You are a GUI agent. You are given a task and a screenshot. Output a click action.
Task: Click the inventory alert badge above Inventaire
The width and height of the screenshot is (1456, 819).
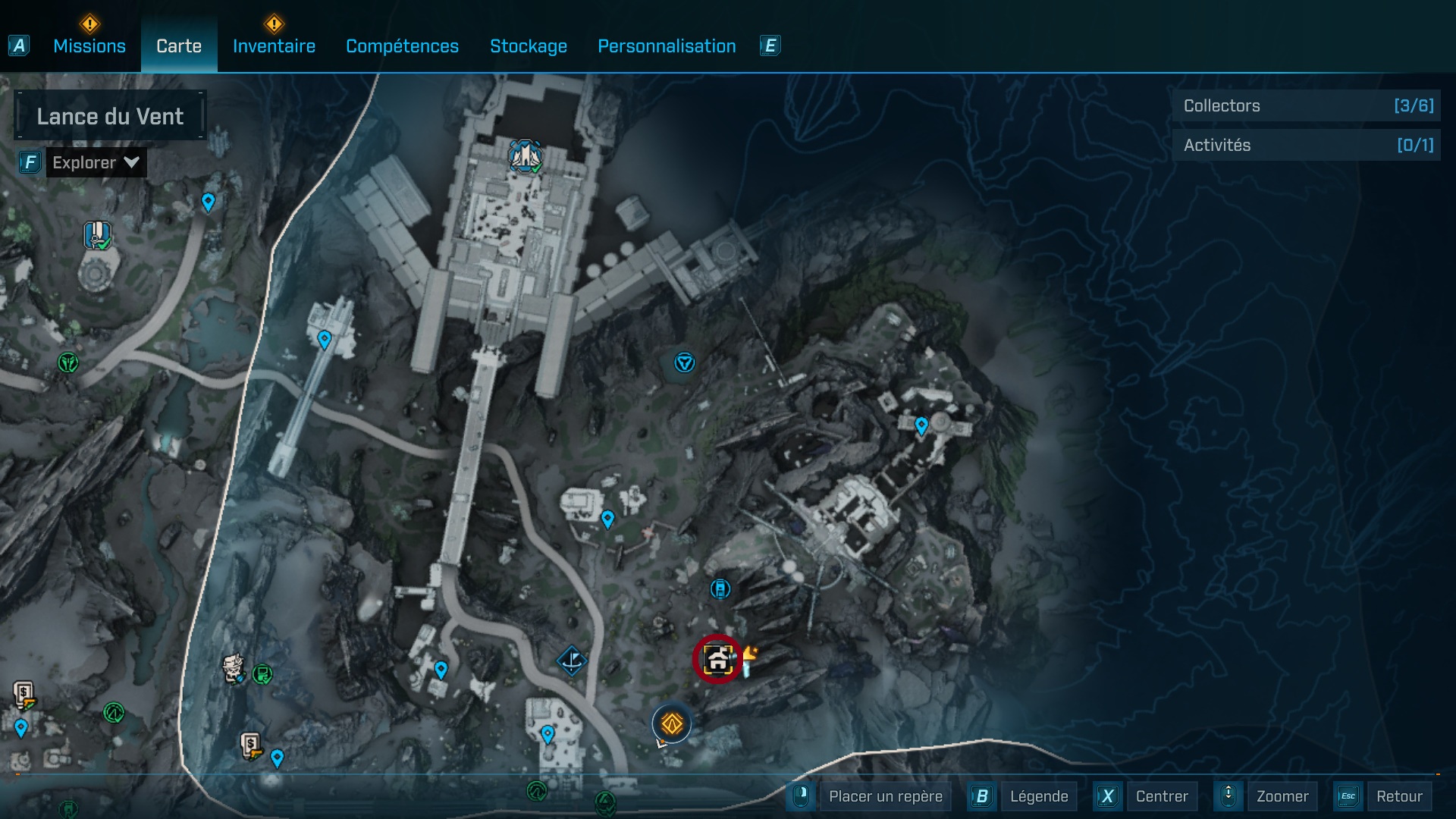274,25
